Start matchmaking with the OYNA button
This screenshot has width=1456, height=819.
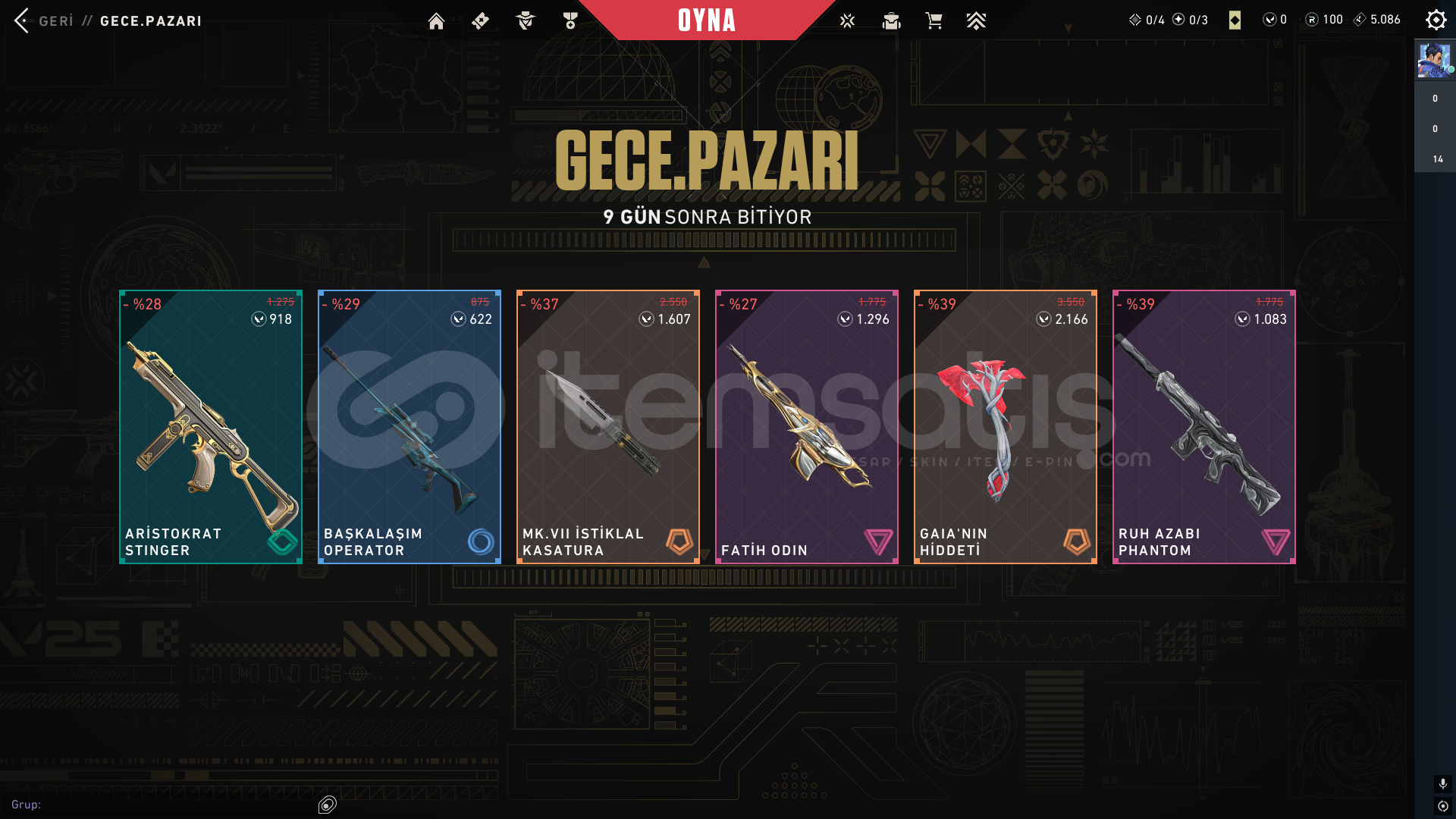coord(706,20)
